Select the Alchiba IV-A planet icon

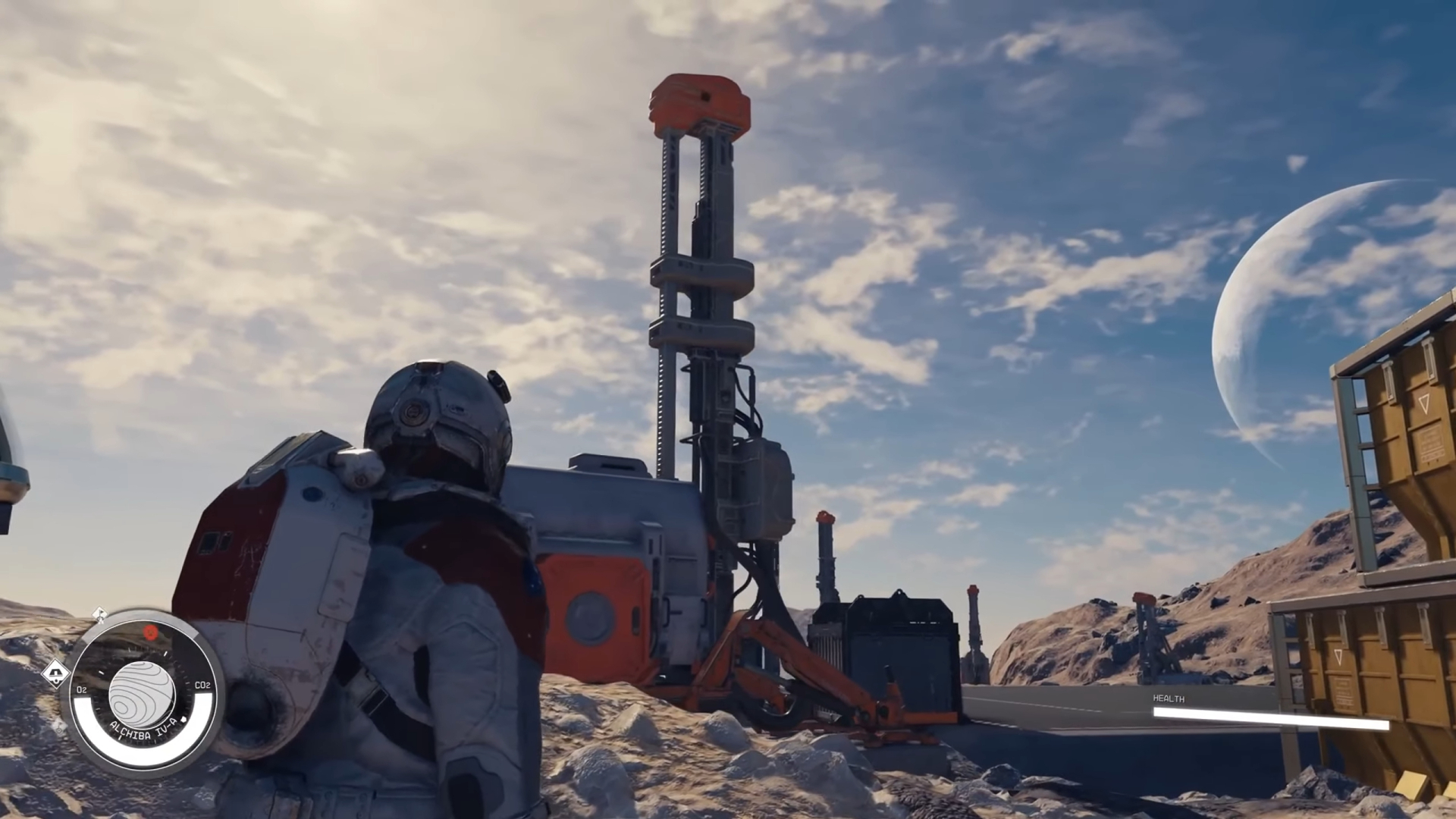tap(140, 693)
